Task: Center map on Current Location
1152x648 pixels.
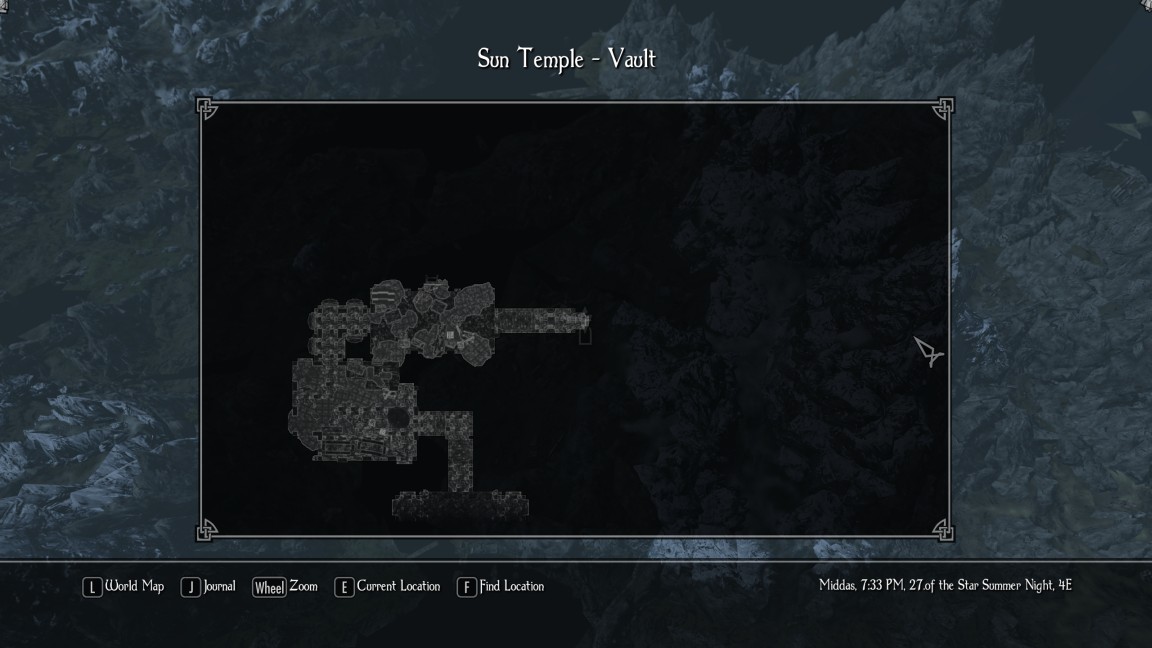Action: pos(388,587)
